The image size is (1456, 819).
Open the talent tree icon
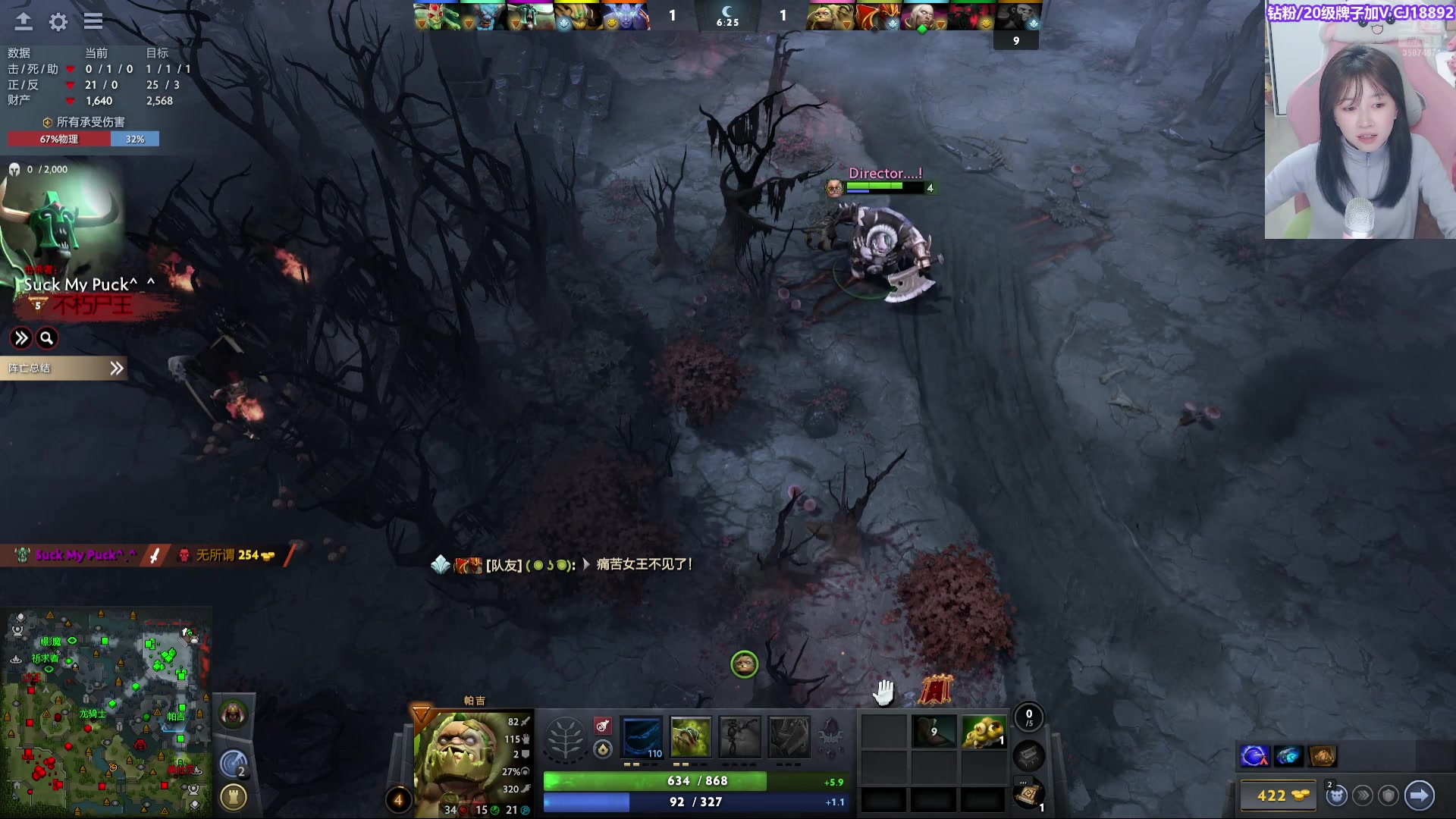tap(565, 738)
